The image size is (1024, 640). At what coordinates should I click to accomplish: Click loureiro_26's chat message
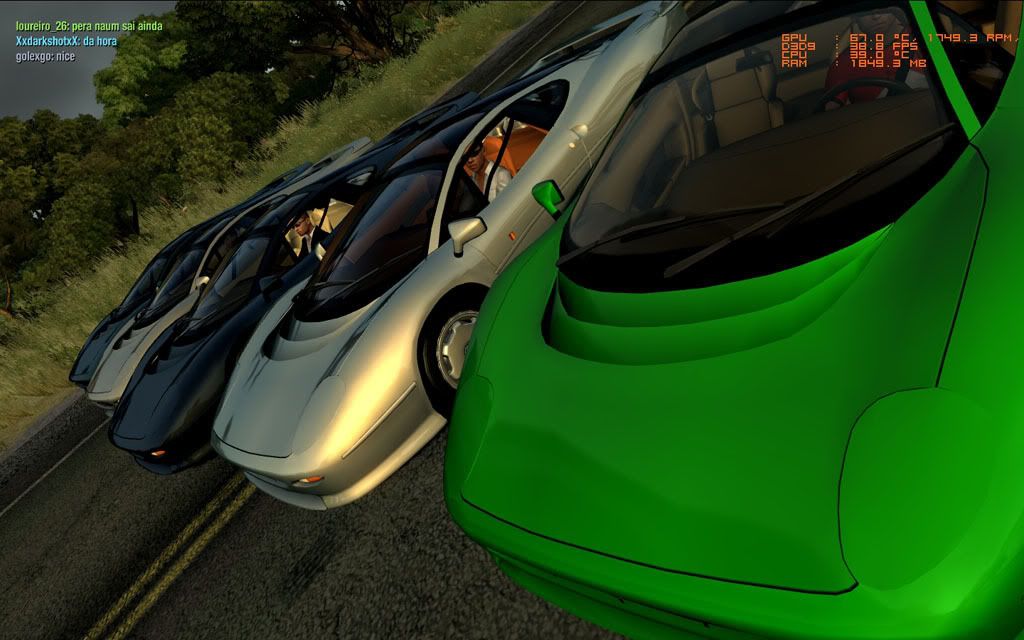tap(88, 26)
